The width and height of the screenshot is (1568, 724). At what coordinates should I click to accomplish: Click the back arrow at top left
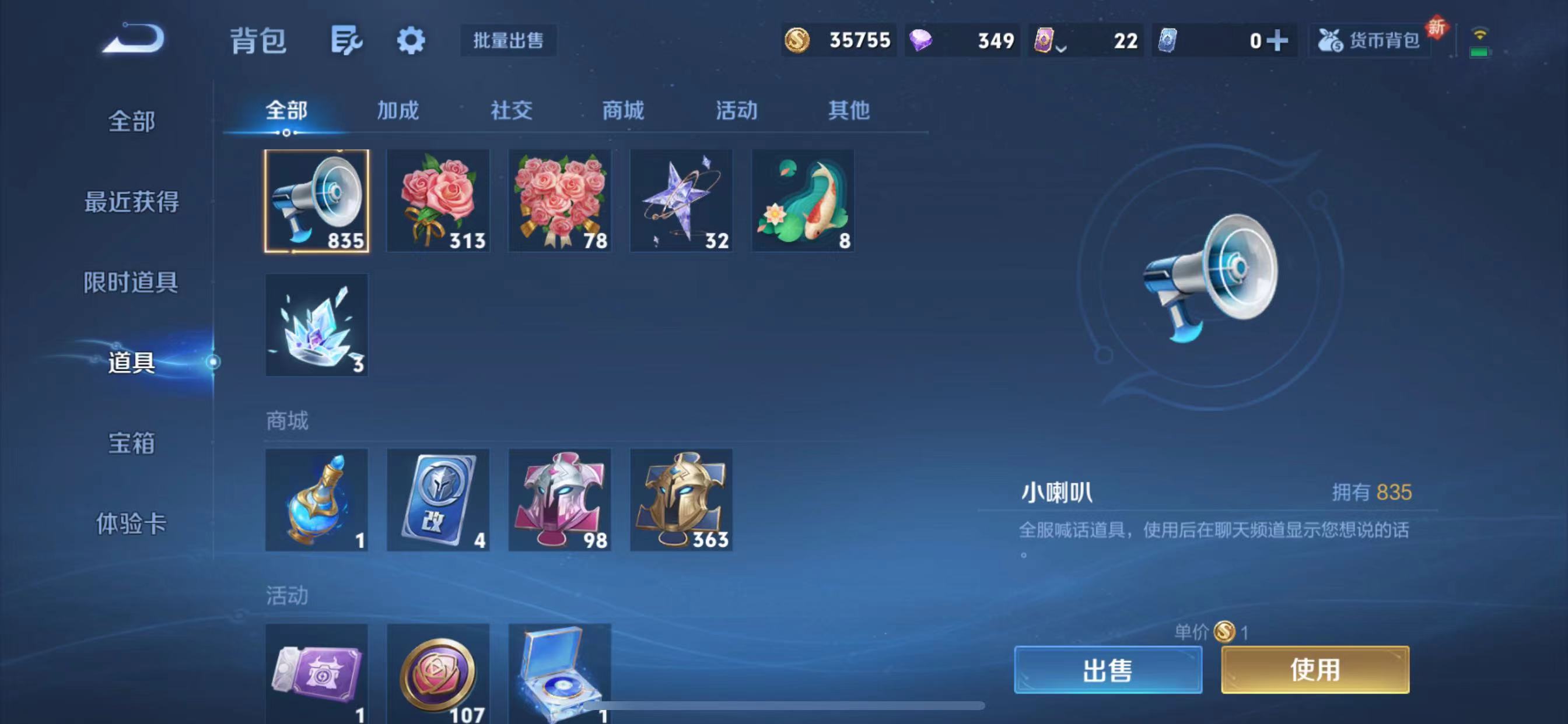(132, 38)
